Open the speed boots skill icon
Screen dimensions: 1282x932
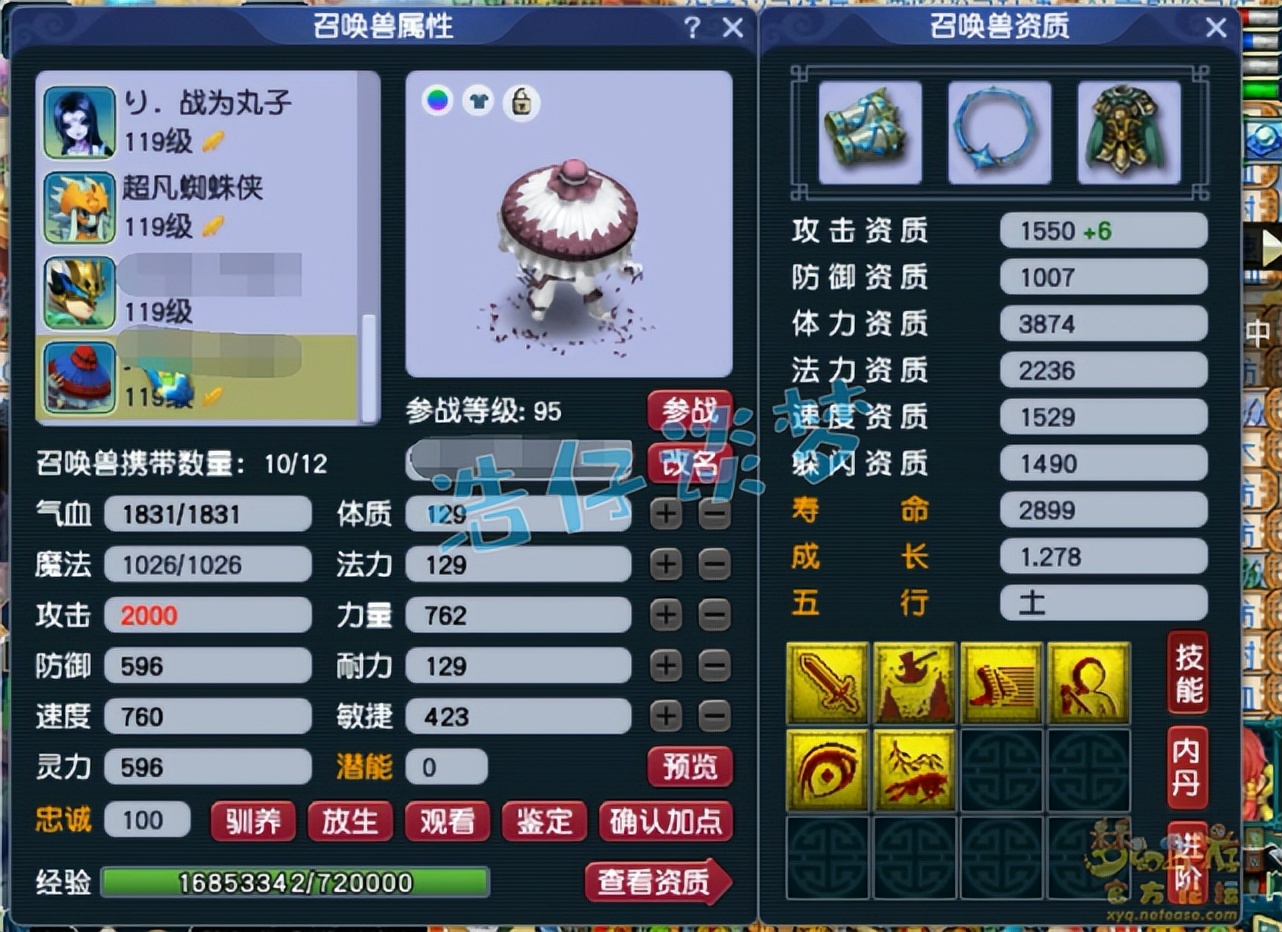[1003, 683]
